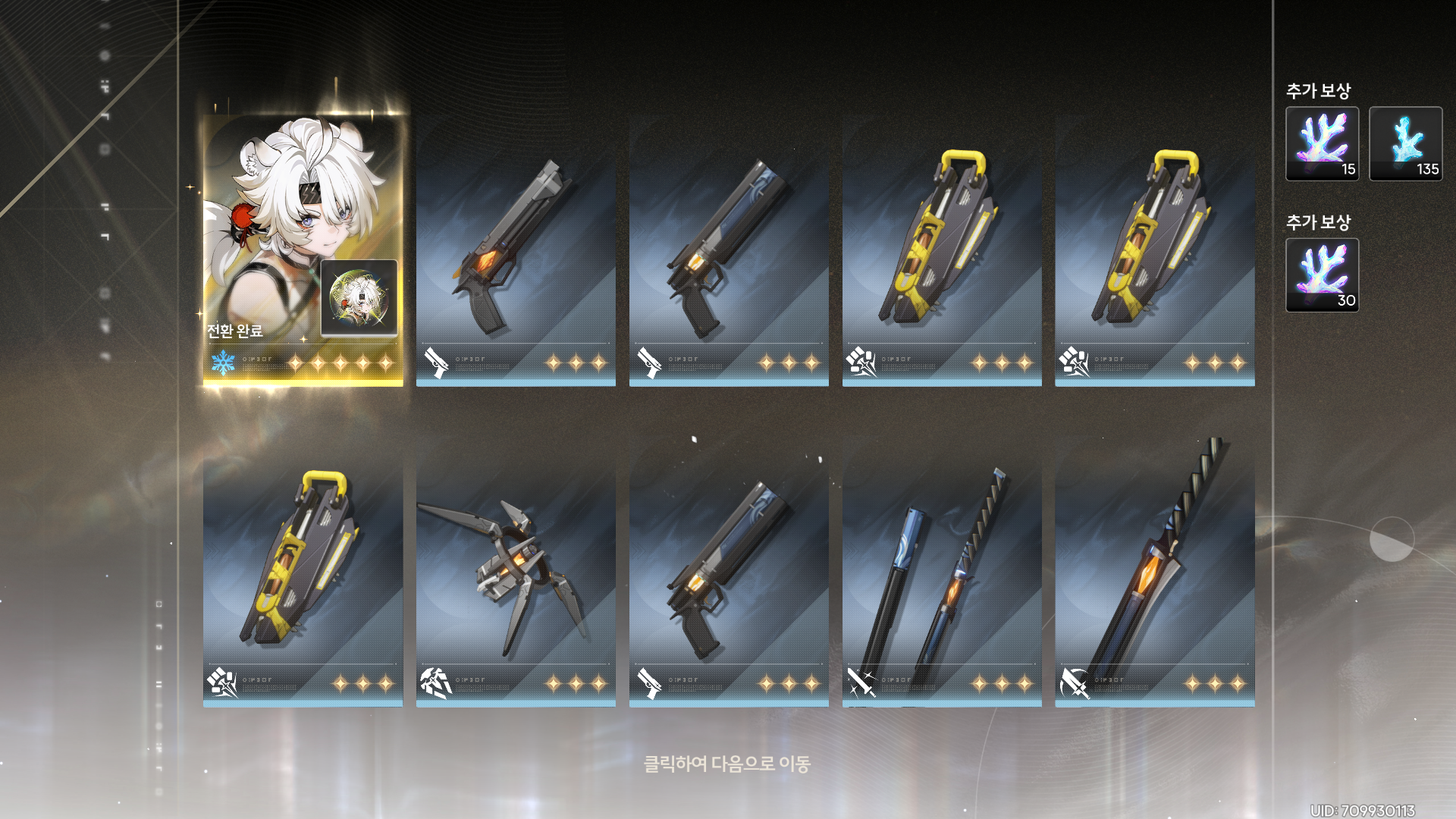
Task: Inspect the 15 purple coral reward
Action: pos(1322,144)
